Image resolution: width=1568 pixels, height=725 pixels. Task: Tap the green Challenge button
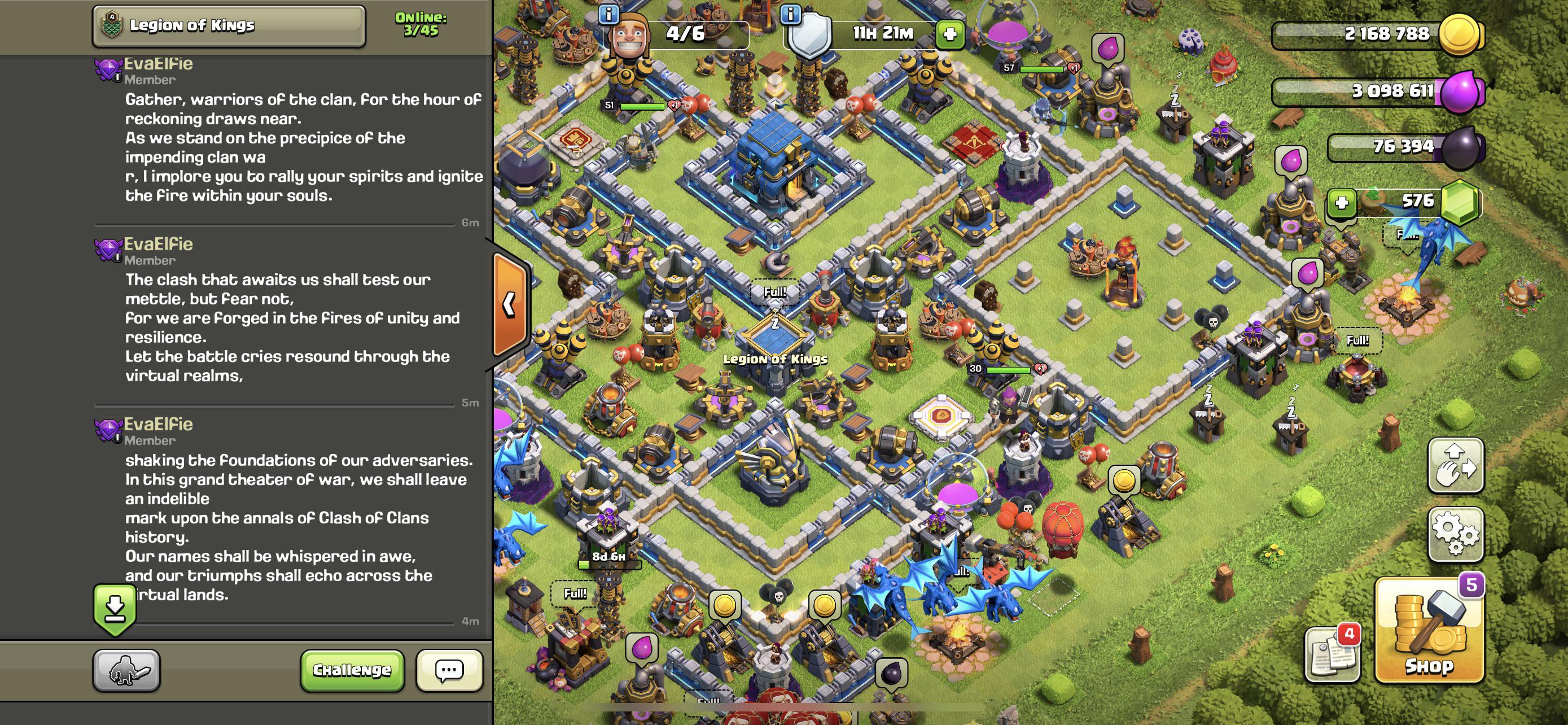pos(352,670)
